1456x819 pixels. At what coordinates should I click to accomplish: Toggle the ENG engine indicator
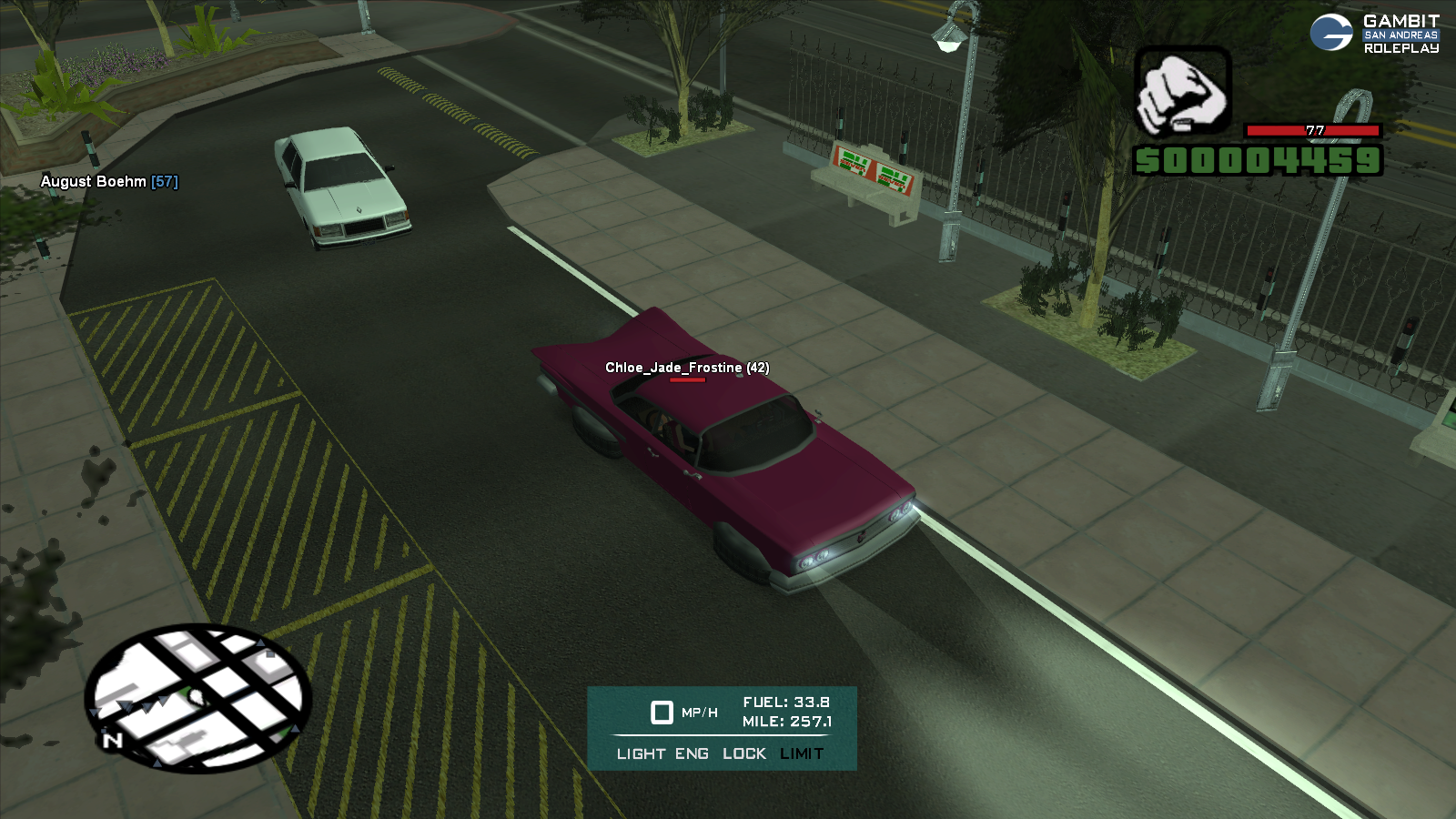coord(692,753)
